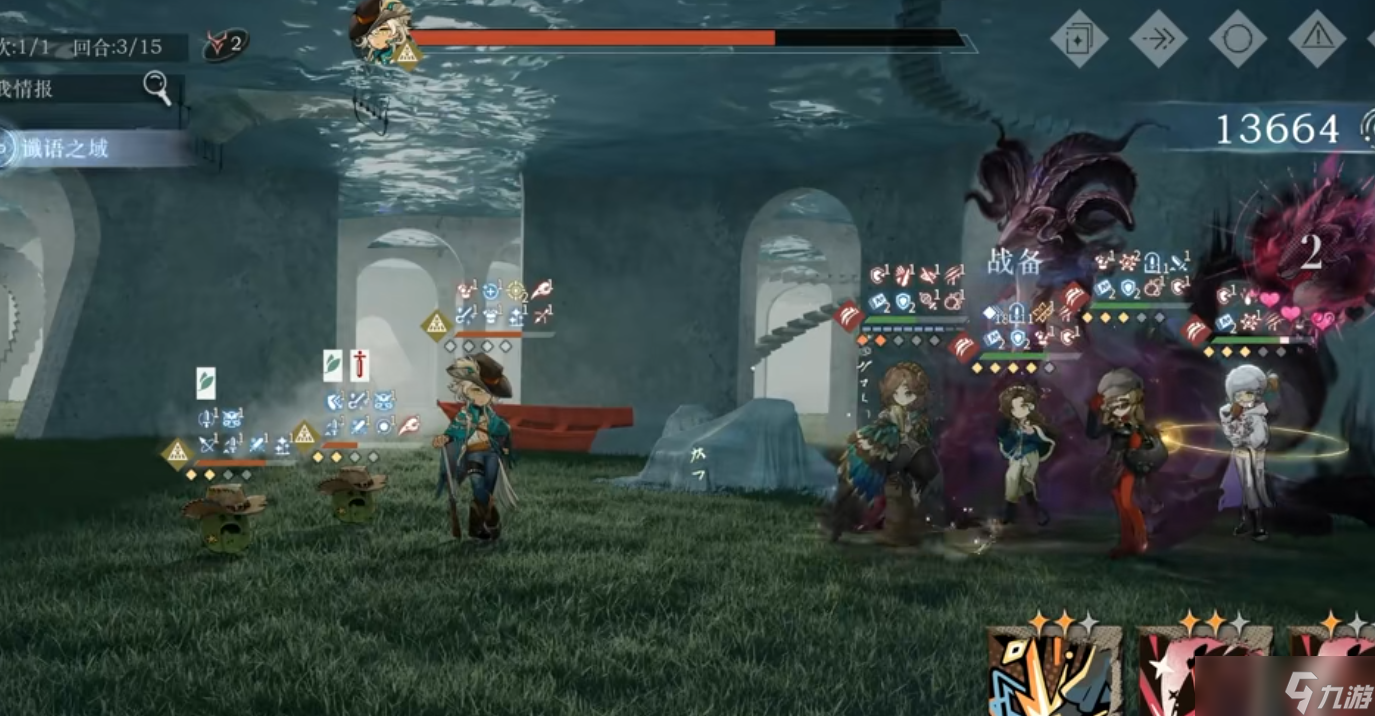Screen dimensions: 1375x716
Task: Toggle the fast-forward arrows diamond button
Action: click(x=1158, y=39)
